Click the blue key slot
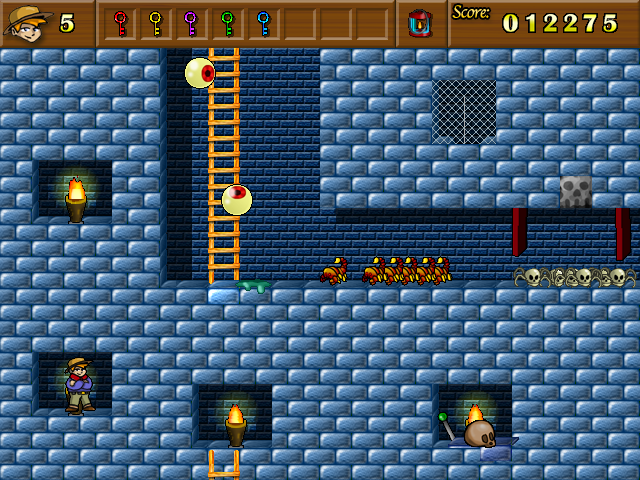640x480 pixels. point(263,23)
